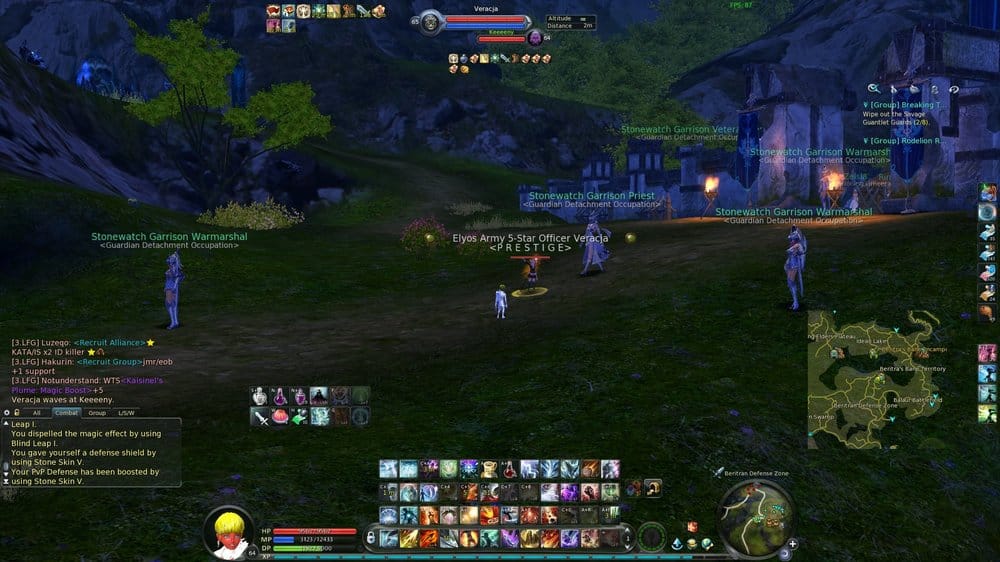1000x562 pixels.
Task: Select the Keeeeny target-of-target portrait
Action: point(534,38)
